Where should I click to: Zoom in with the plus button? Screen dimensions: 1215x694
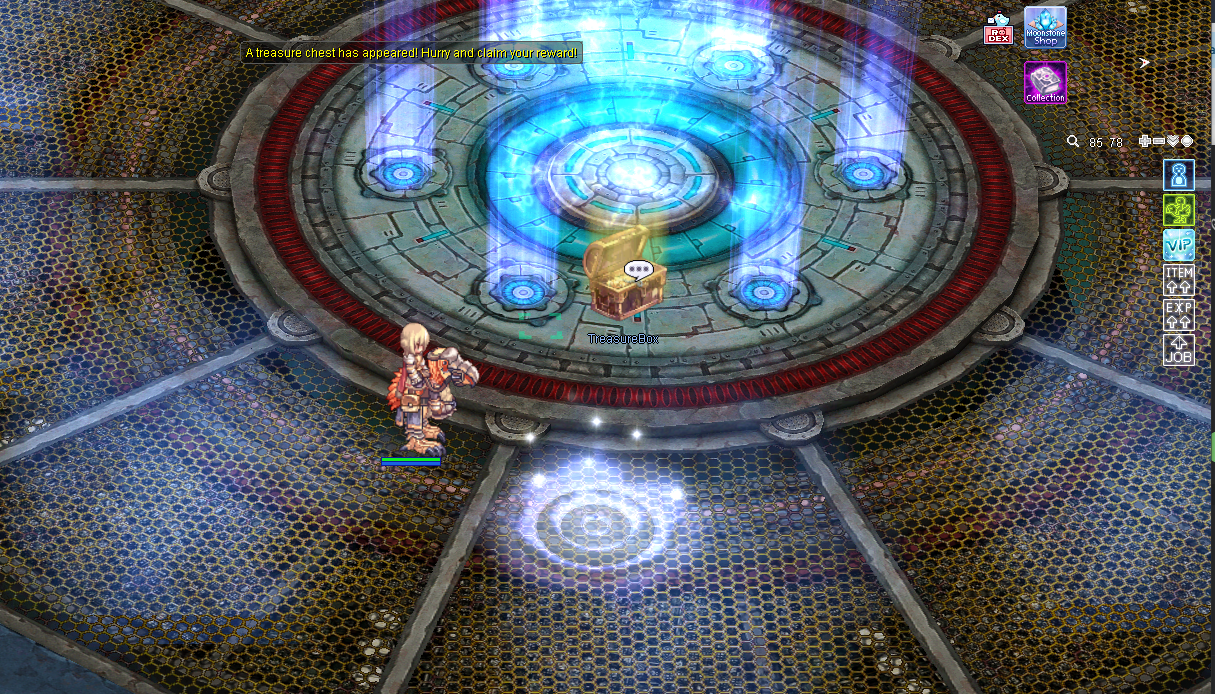pos(1145,142)
